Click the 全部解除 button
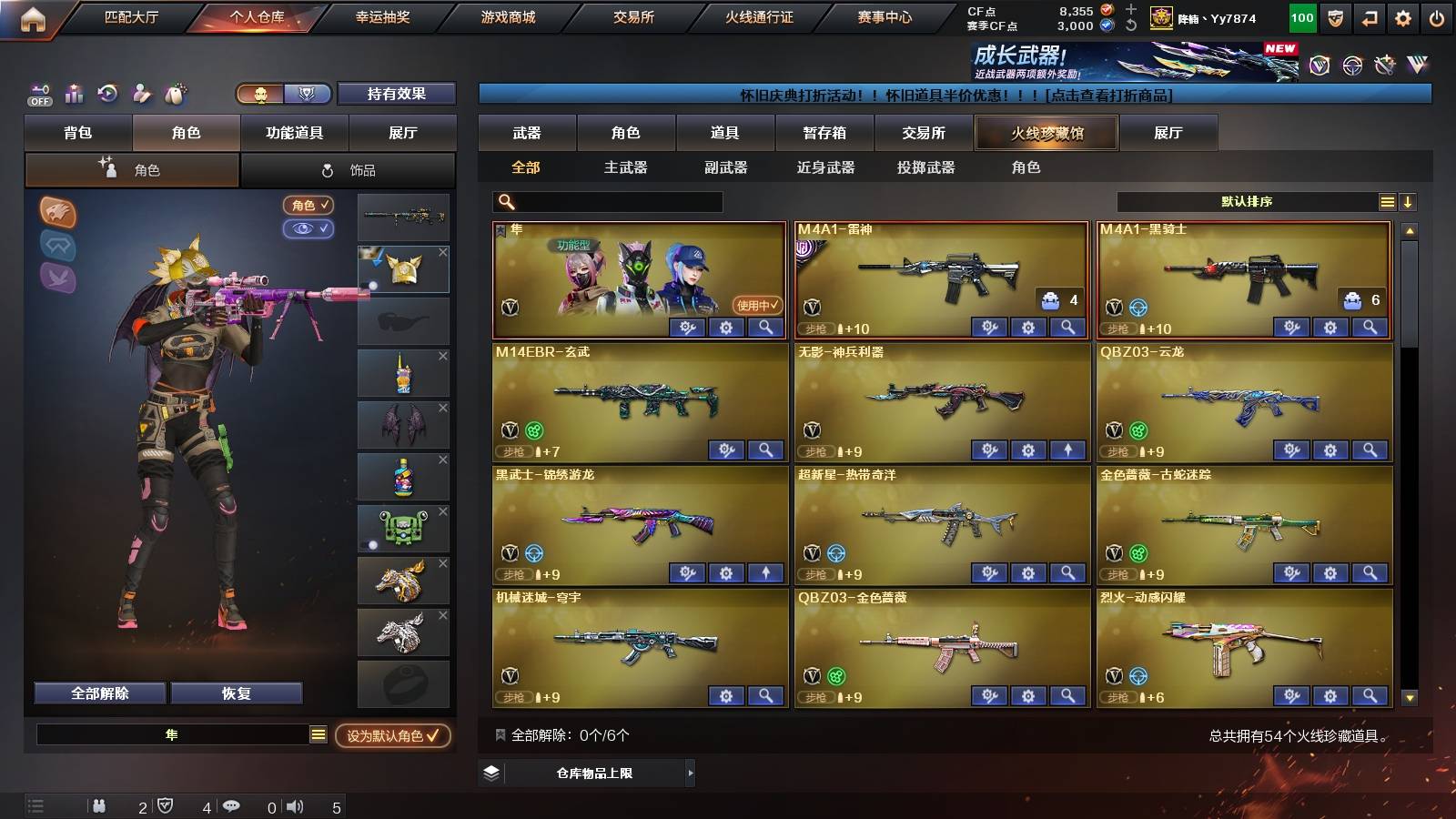Screen dimensions: 1456x819 click(x=98, y=693)
